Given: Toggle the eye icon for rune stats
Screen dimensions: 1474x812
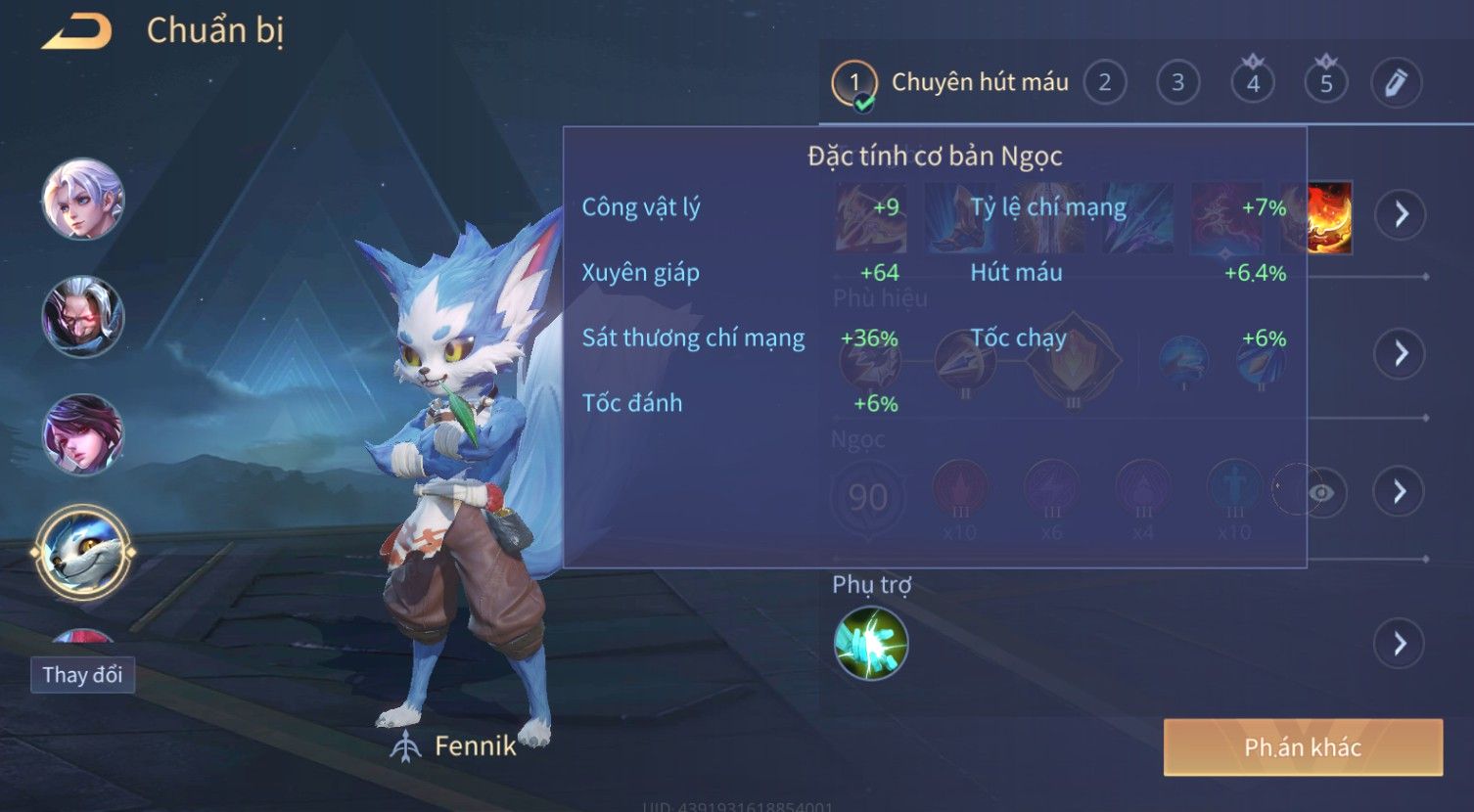Looking at the screenshot, I should pyautogui.click(x=1320, y=492).
